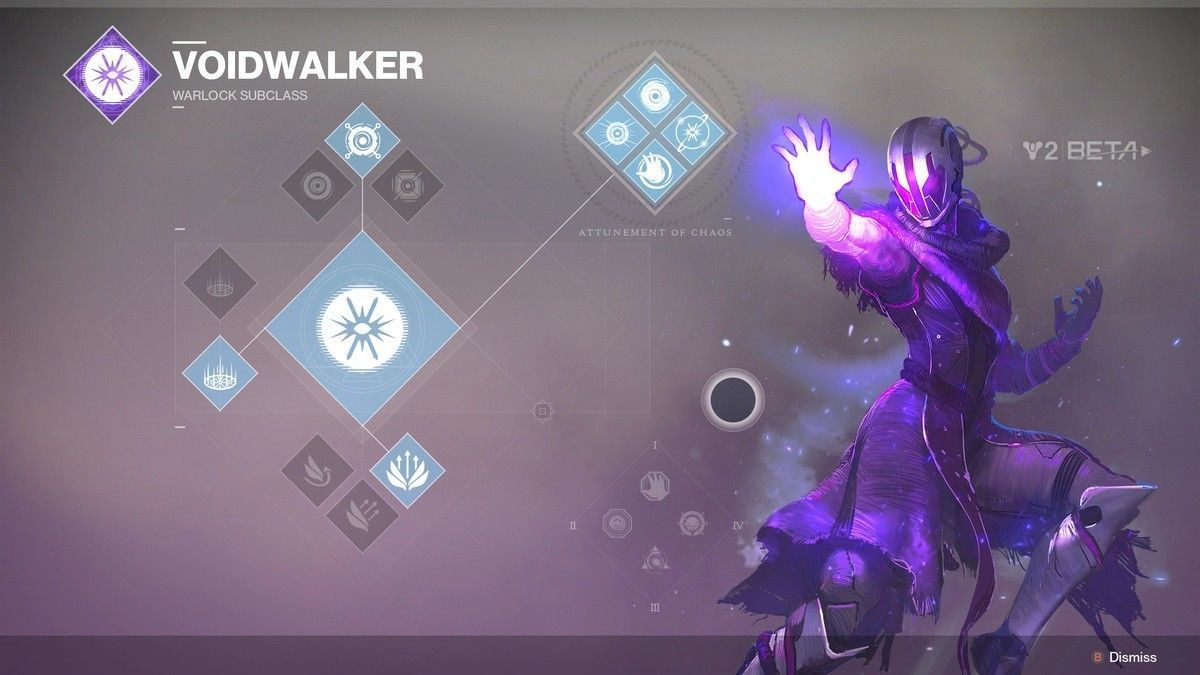Pick the unselected concentric rings grenade
The image size is (1200, 675).
pos(317,185)
